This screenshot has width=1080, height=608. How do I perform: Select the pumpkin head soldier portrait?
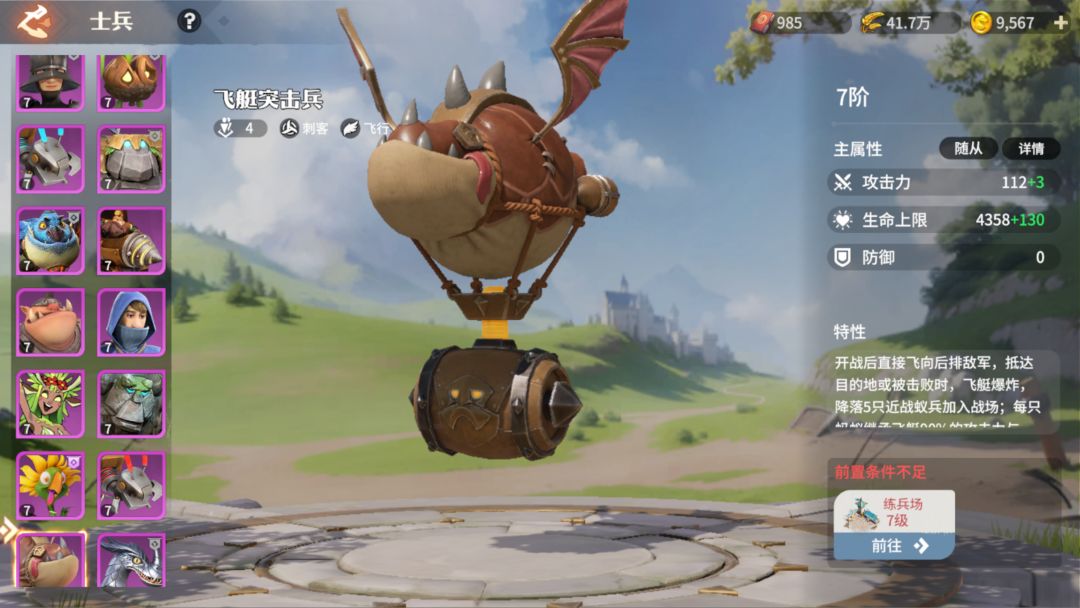131,82
